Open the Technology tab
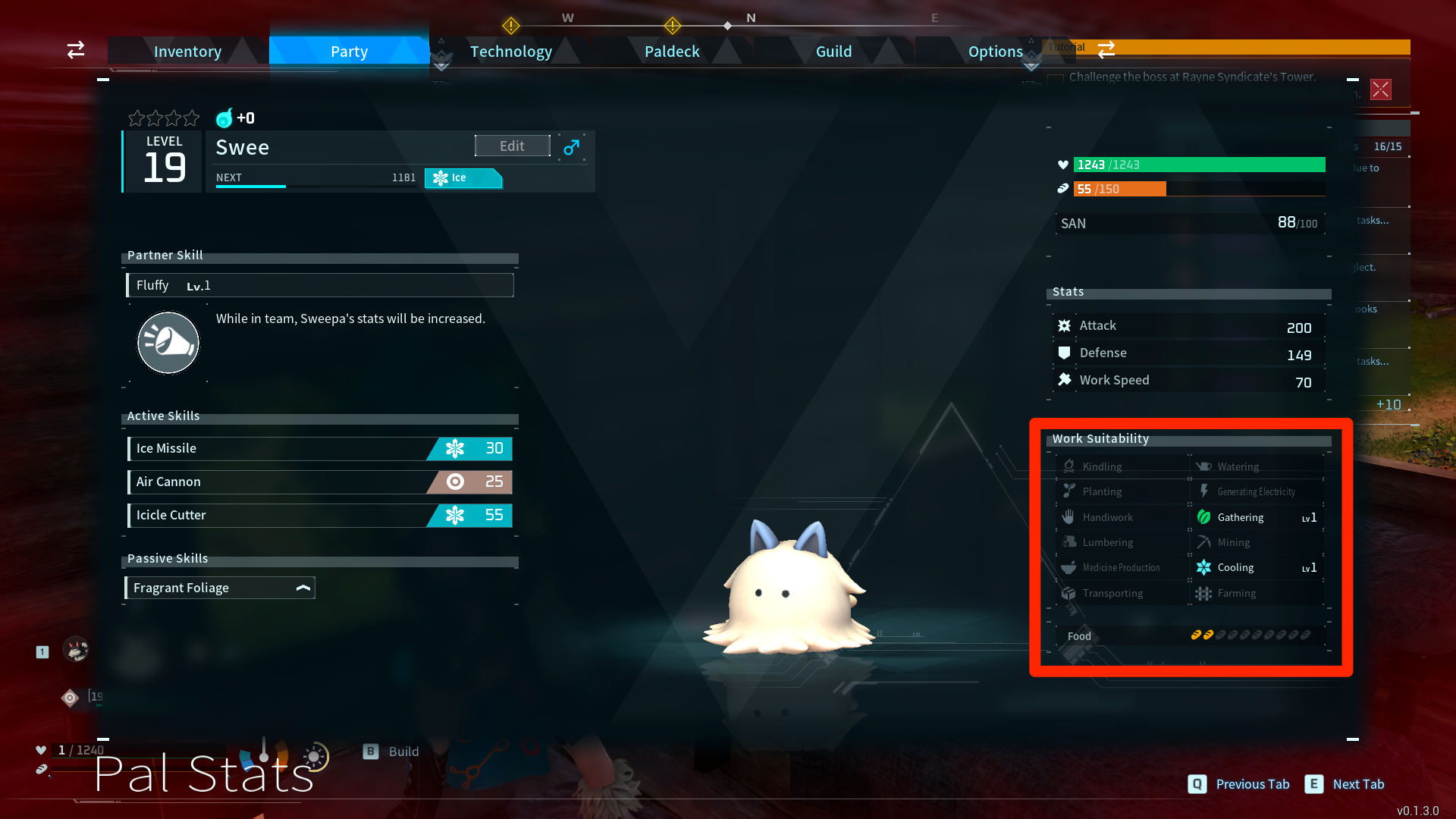The width and height of the screenshot is (1456, 819). 510,51
